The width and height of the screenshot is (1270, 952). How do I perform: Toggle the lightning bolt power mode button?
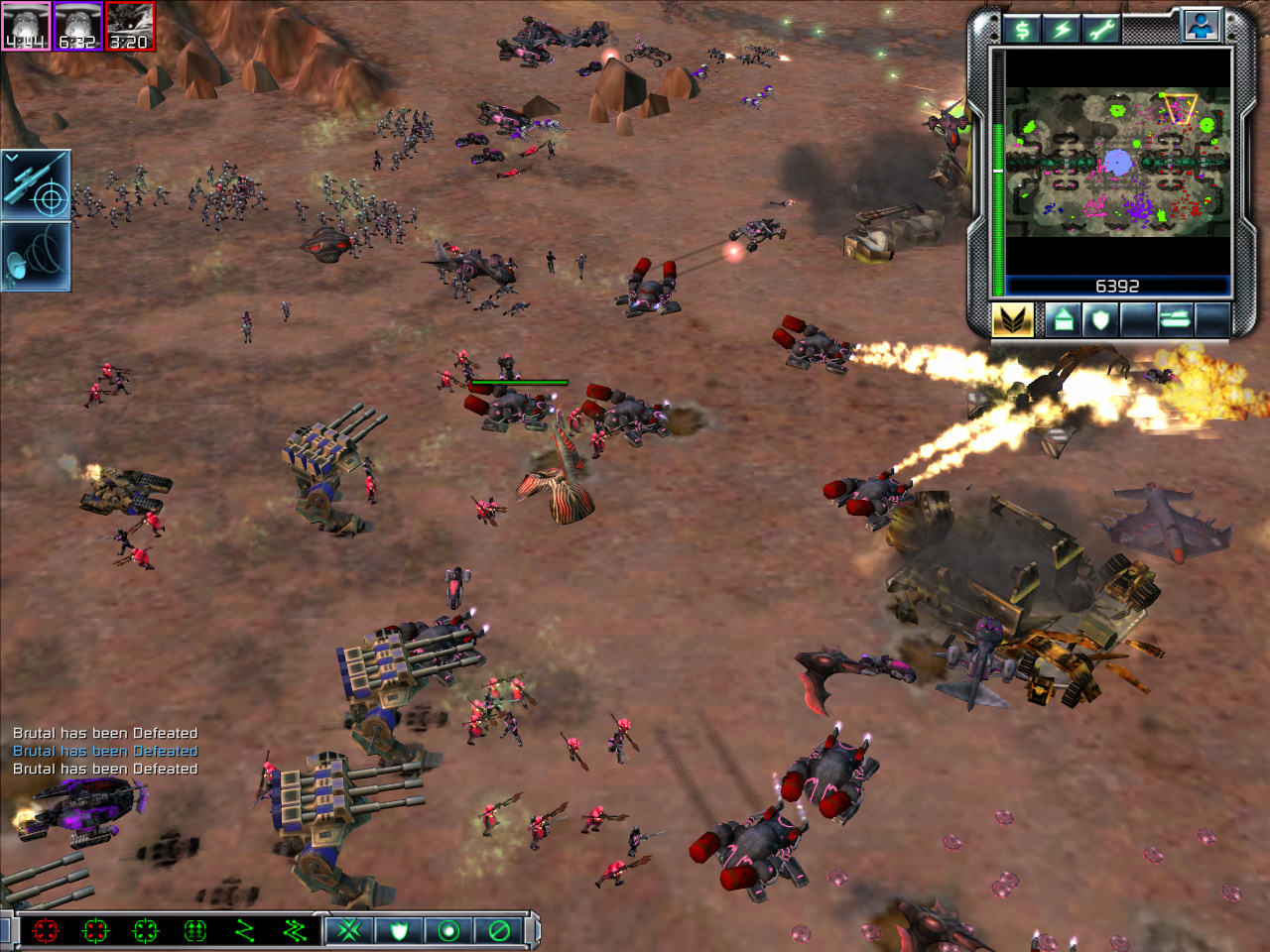(1061, 29)
